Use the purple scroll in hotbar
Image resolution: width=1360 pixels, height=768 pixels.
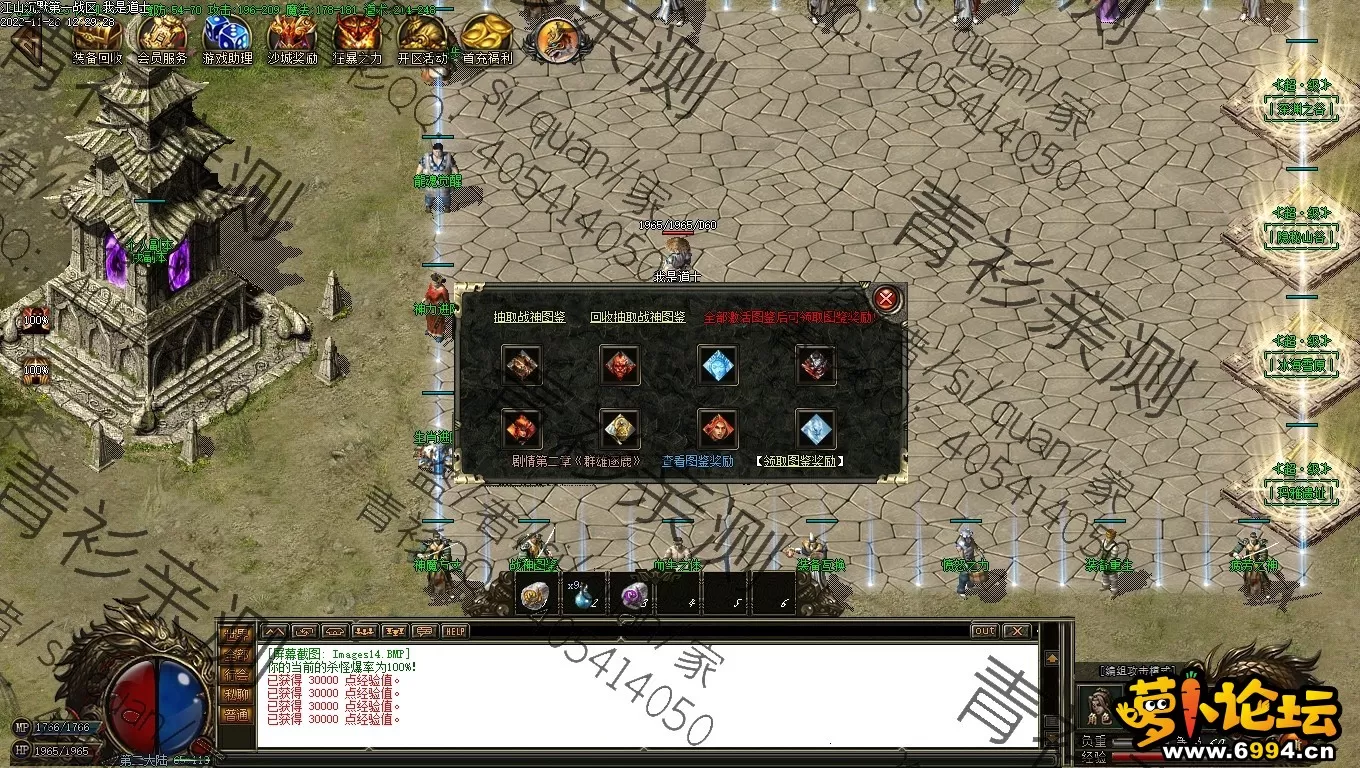coord(634,595)
